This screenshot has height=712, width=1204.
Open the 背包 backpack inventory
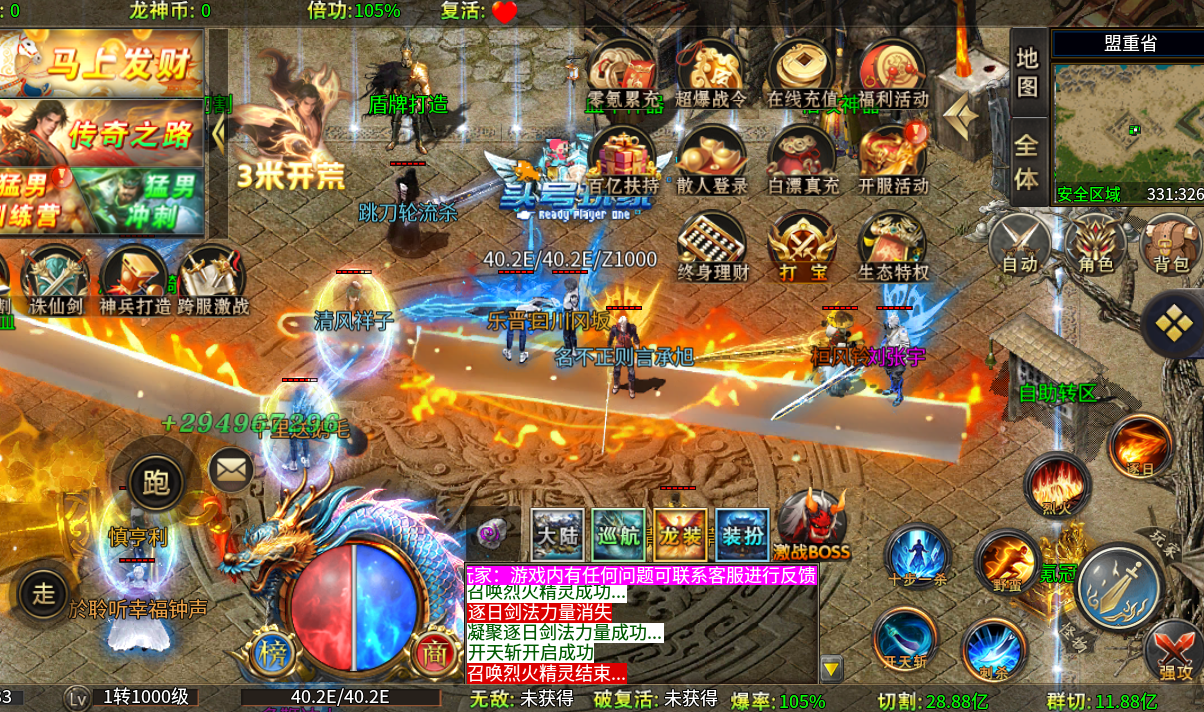(1170, 245)
